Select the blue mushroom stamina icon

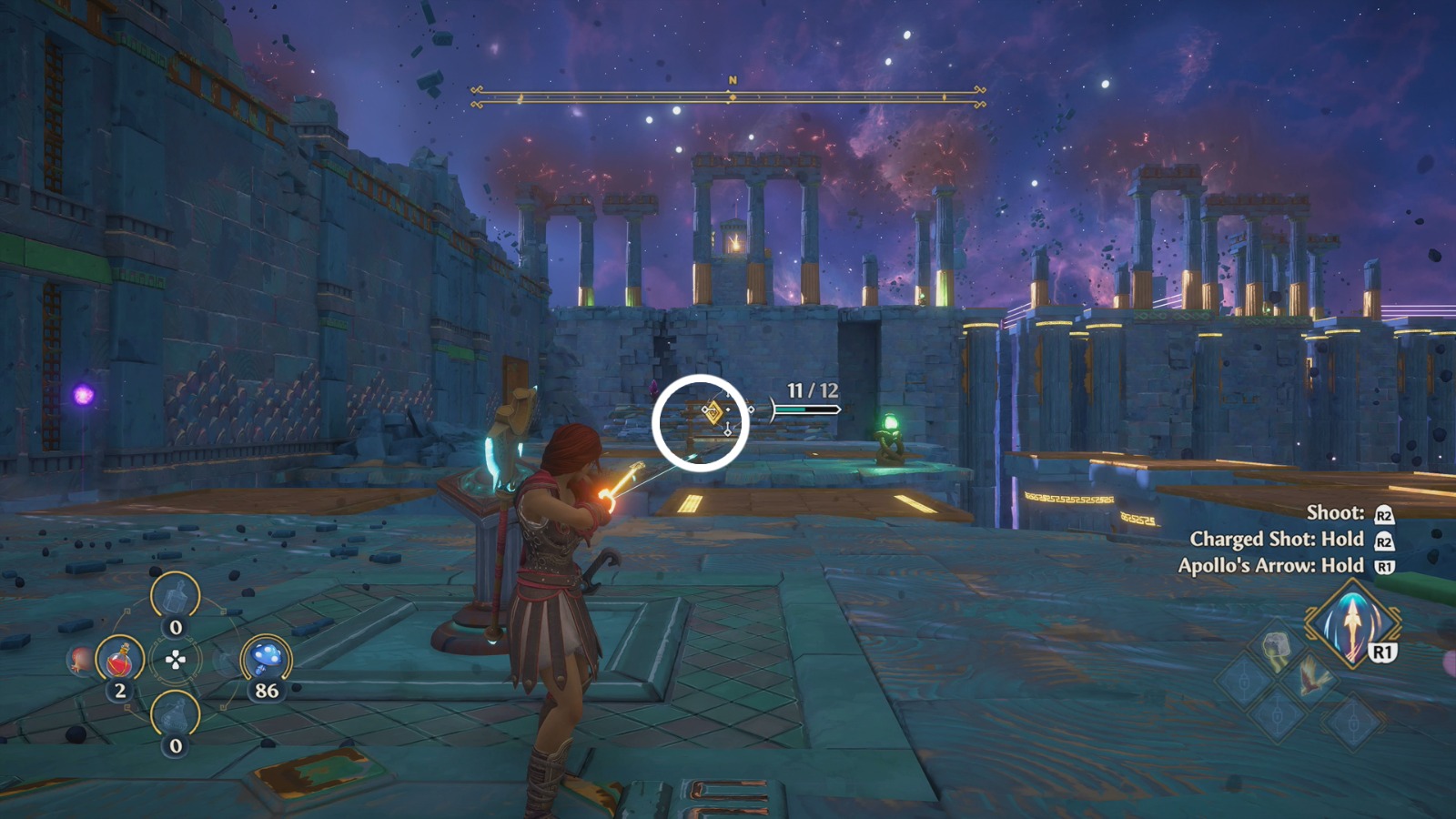click(267, 658)
